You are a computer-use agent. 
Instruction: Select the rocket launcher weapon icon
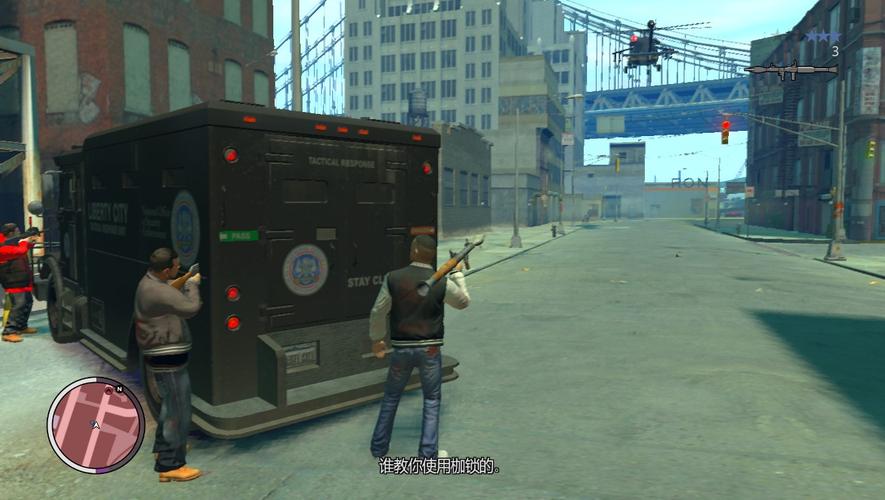click(790, 69)
